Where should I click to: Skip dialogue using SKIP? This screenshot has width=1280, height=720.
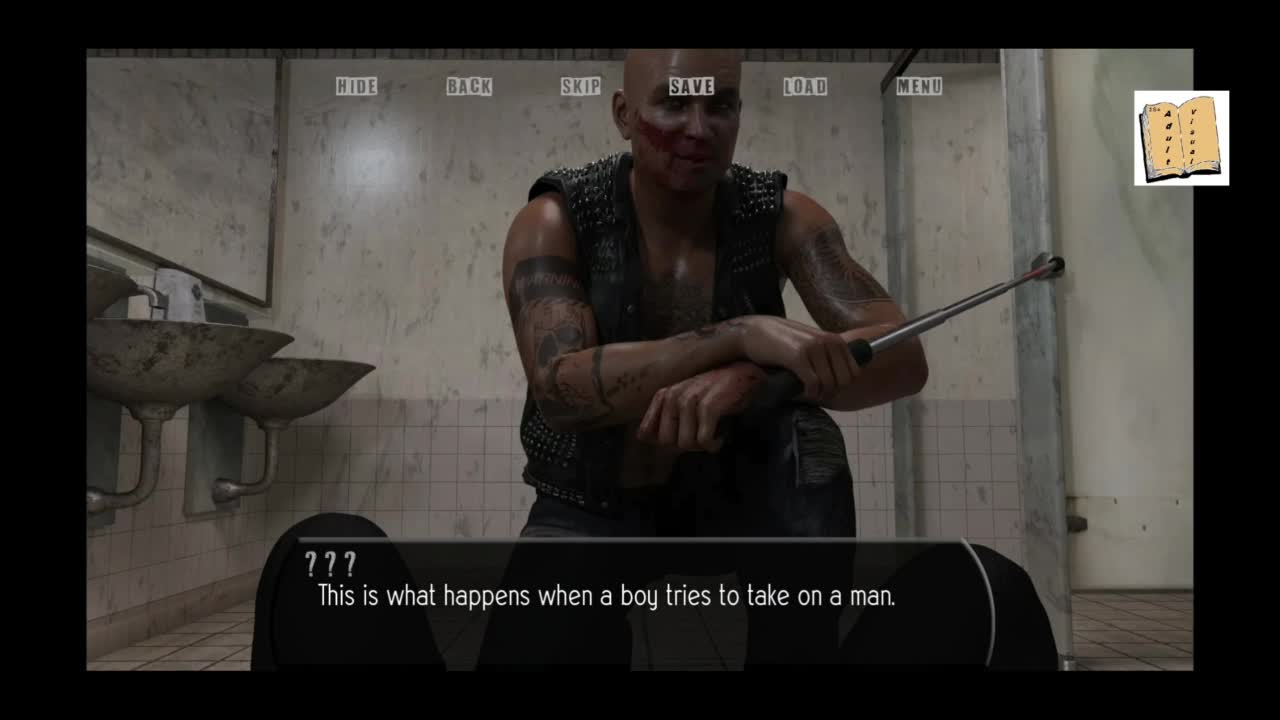coord(581,86)
